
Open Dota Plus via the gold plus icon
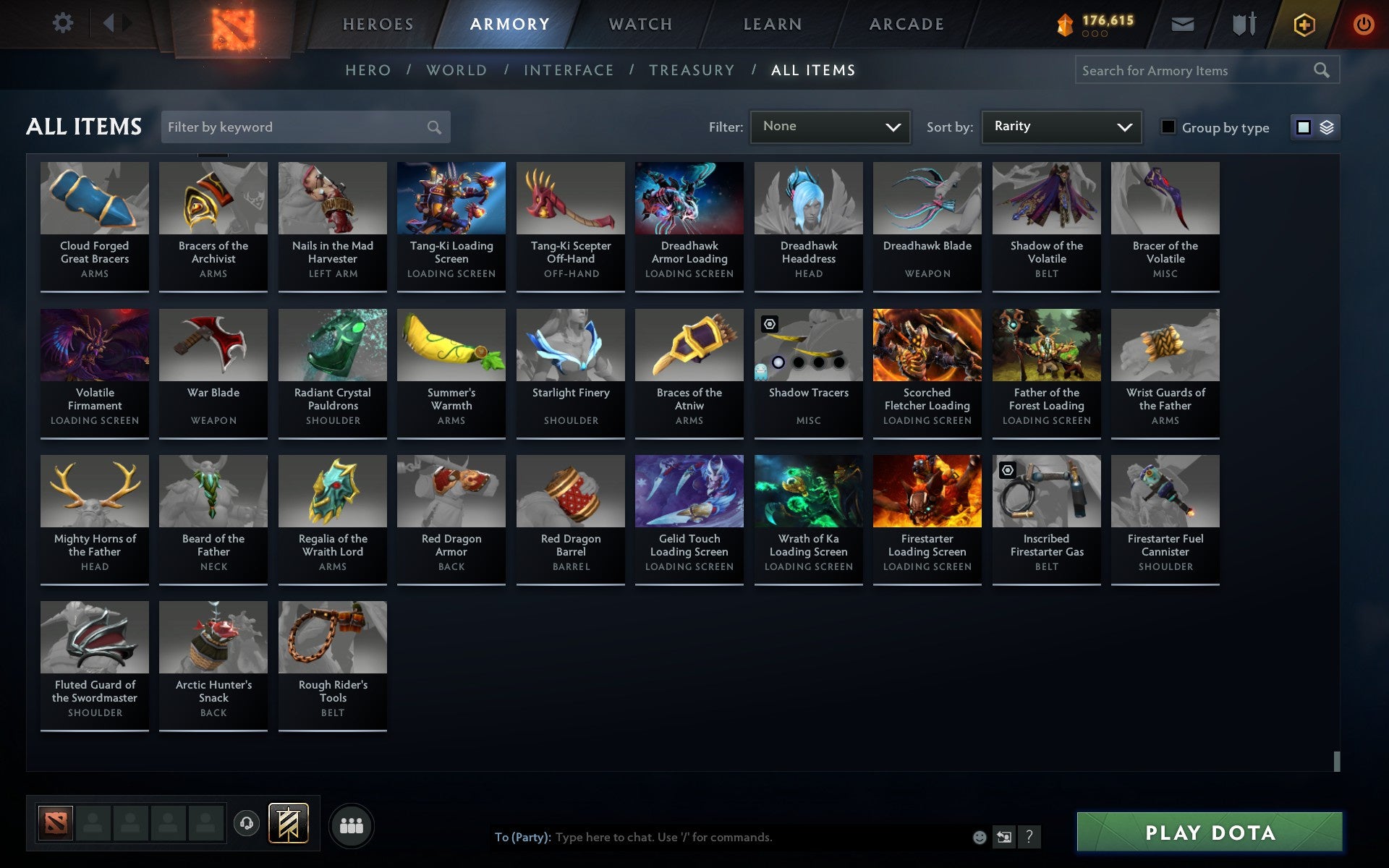[1304, 23]
